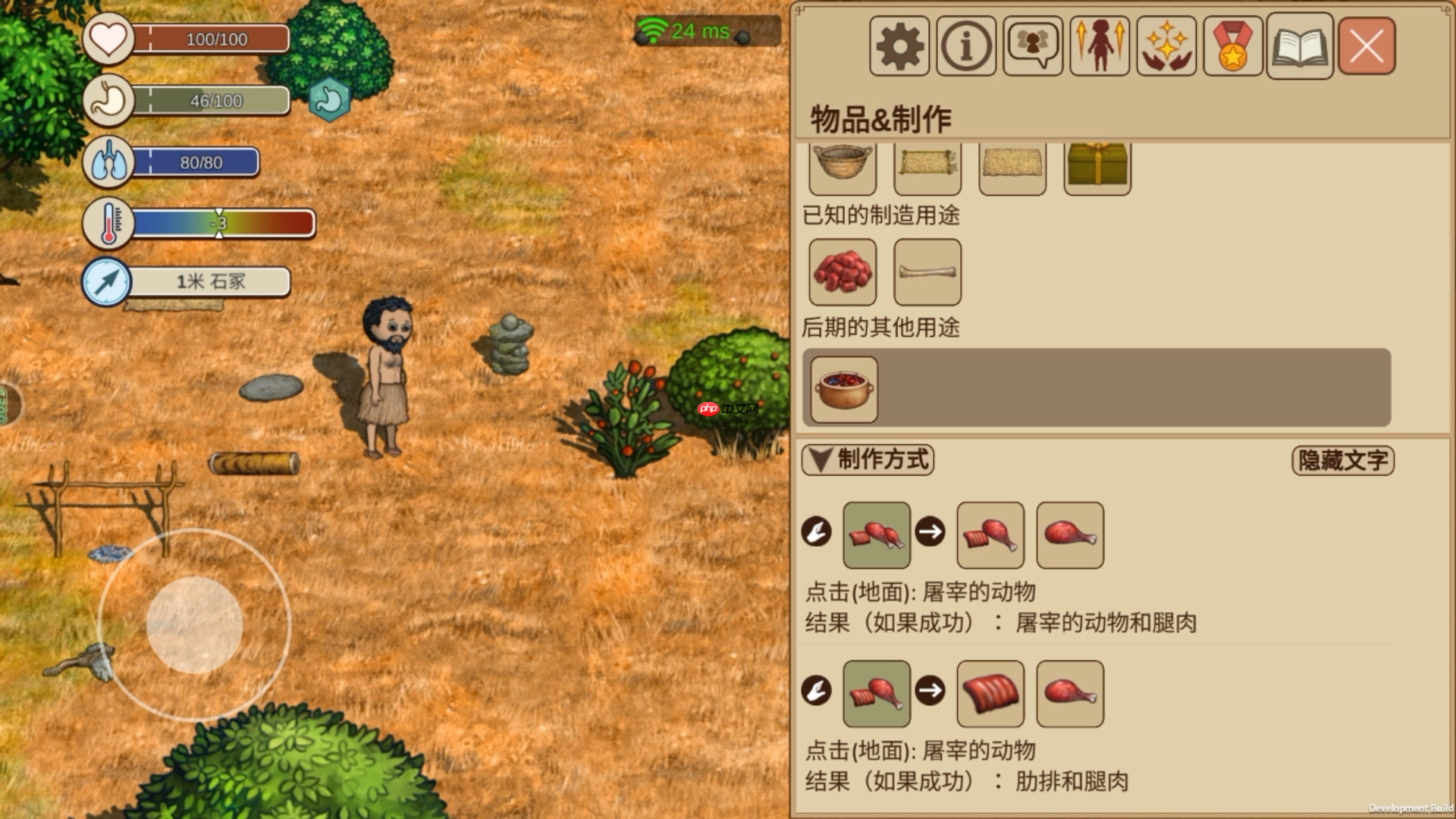Adjust the temperature slider showing -3
This screenshot has width=1456, height=819.
click(220, 222)
